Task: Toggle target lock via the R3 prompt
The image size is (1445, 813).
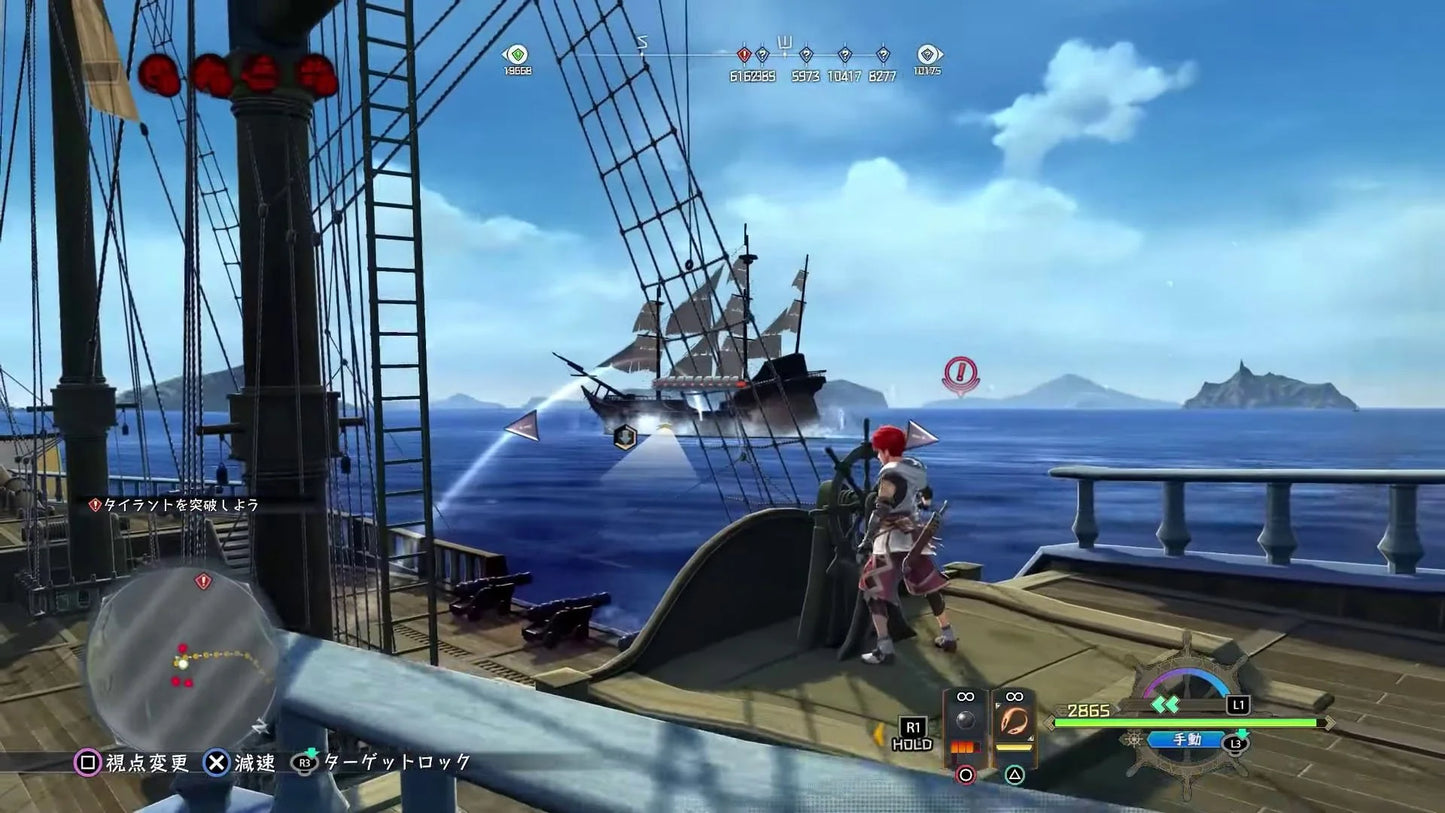Action: (303, 763)
